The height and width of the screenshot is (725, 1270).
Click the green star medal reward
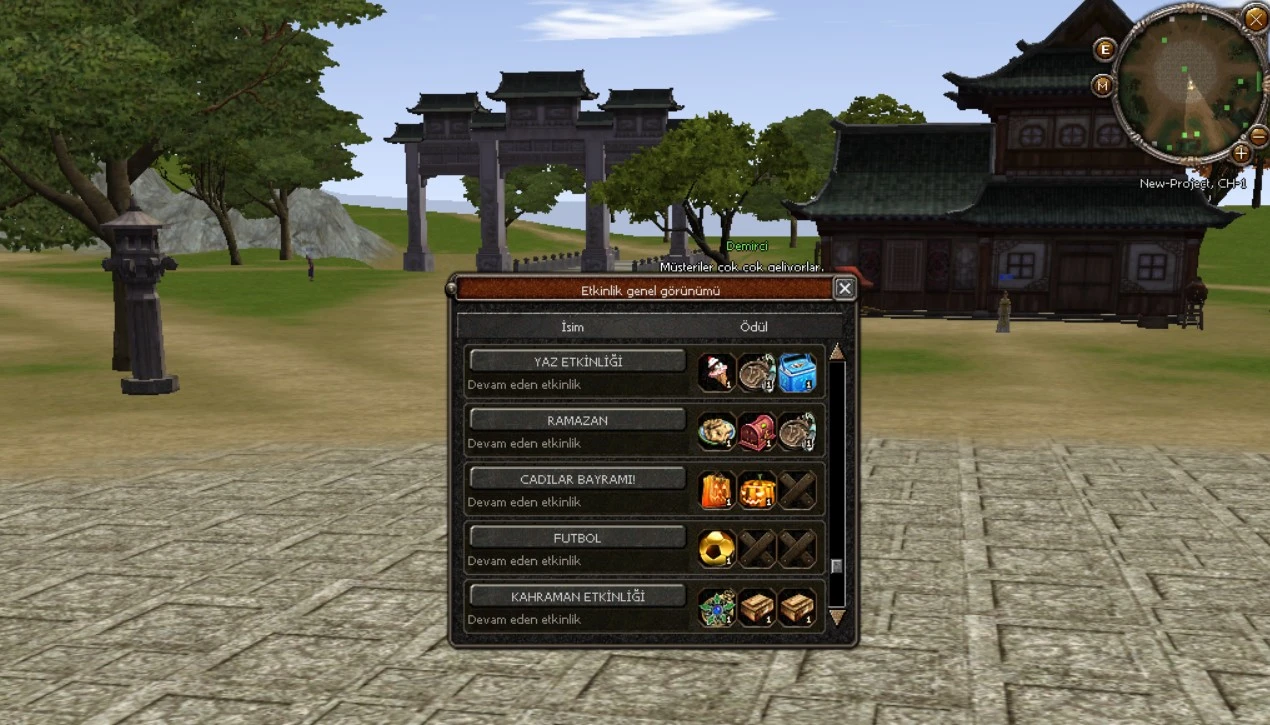717,607
